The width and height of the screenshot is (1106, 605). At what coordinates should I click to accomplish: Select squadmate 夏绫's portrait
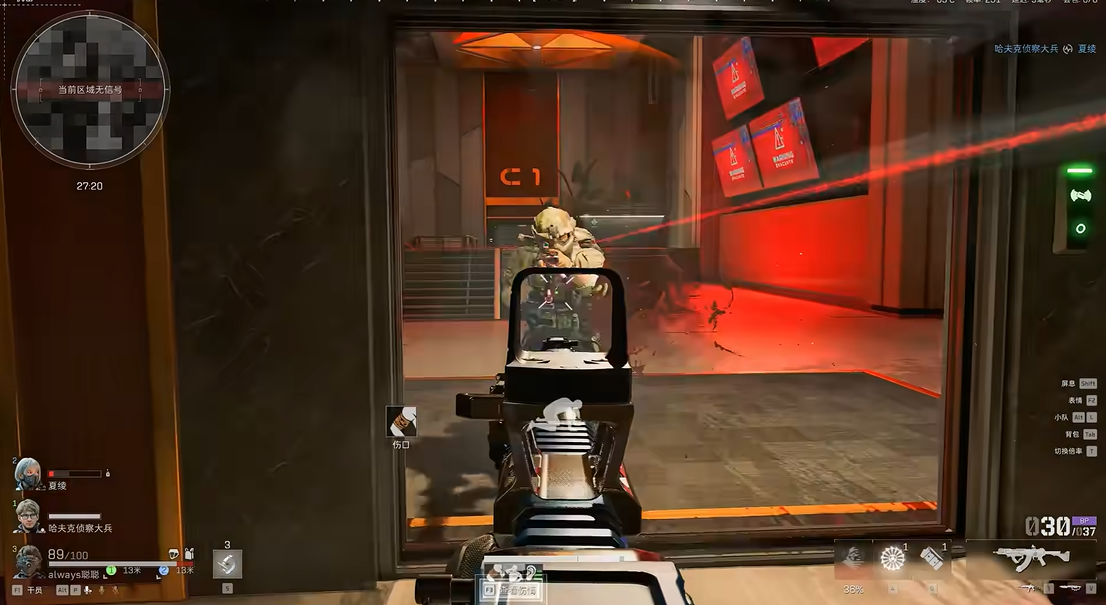pyautogui.click(x=27, y=474)
